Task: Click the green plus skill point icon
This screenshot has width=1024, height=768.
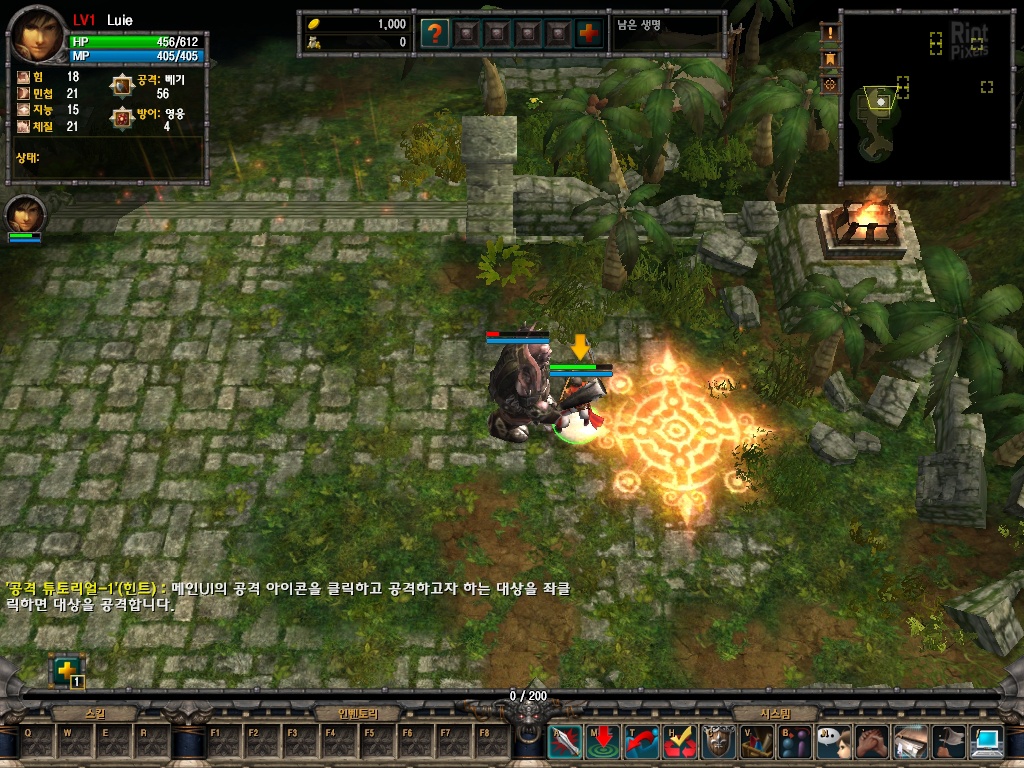Action: point(66,670)
